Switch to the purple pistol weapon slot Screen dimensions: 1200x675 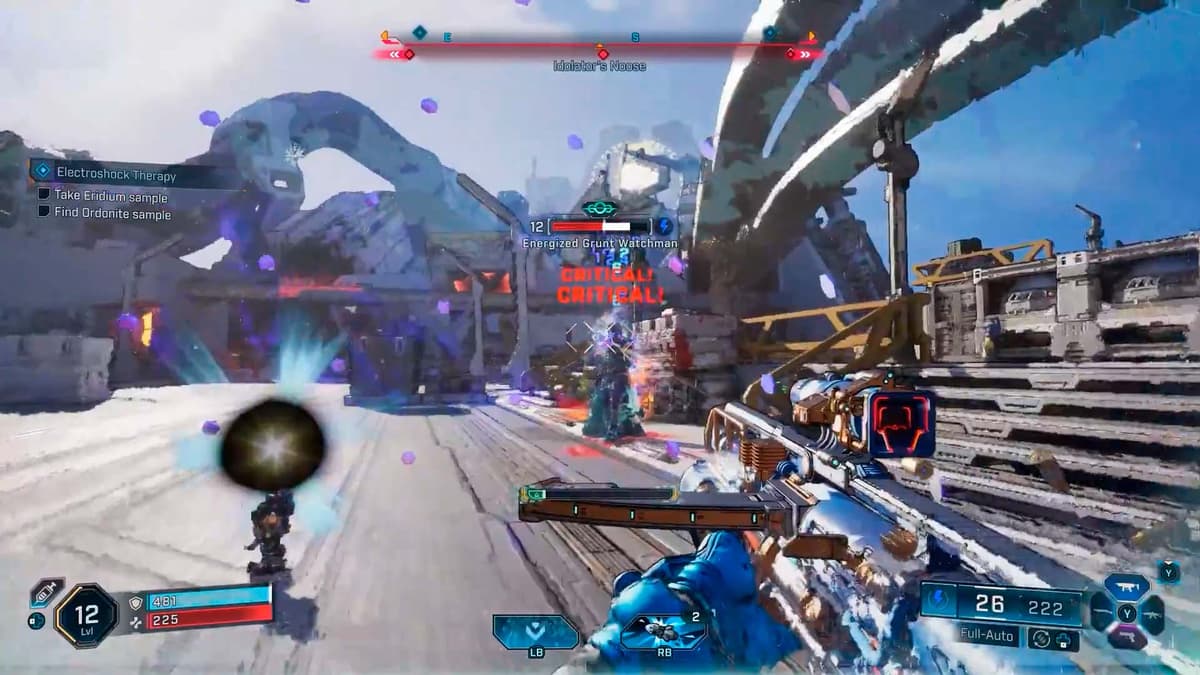[1127, 638]
